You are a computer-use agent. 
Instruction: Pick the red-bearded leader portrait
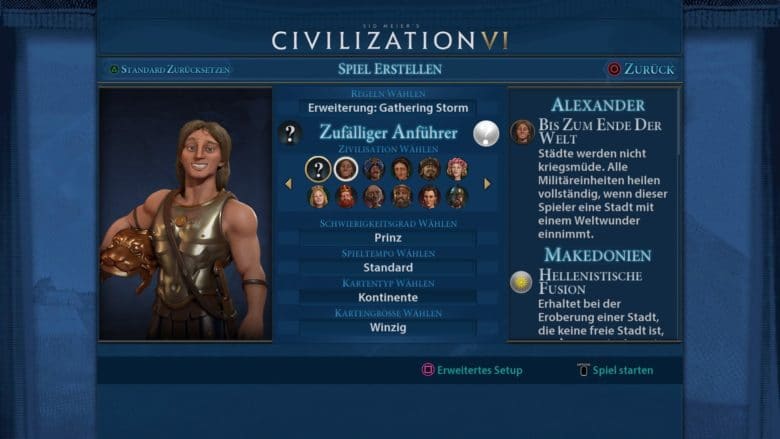(x=346, y=196)
